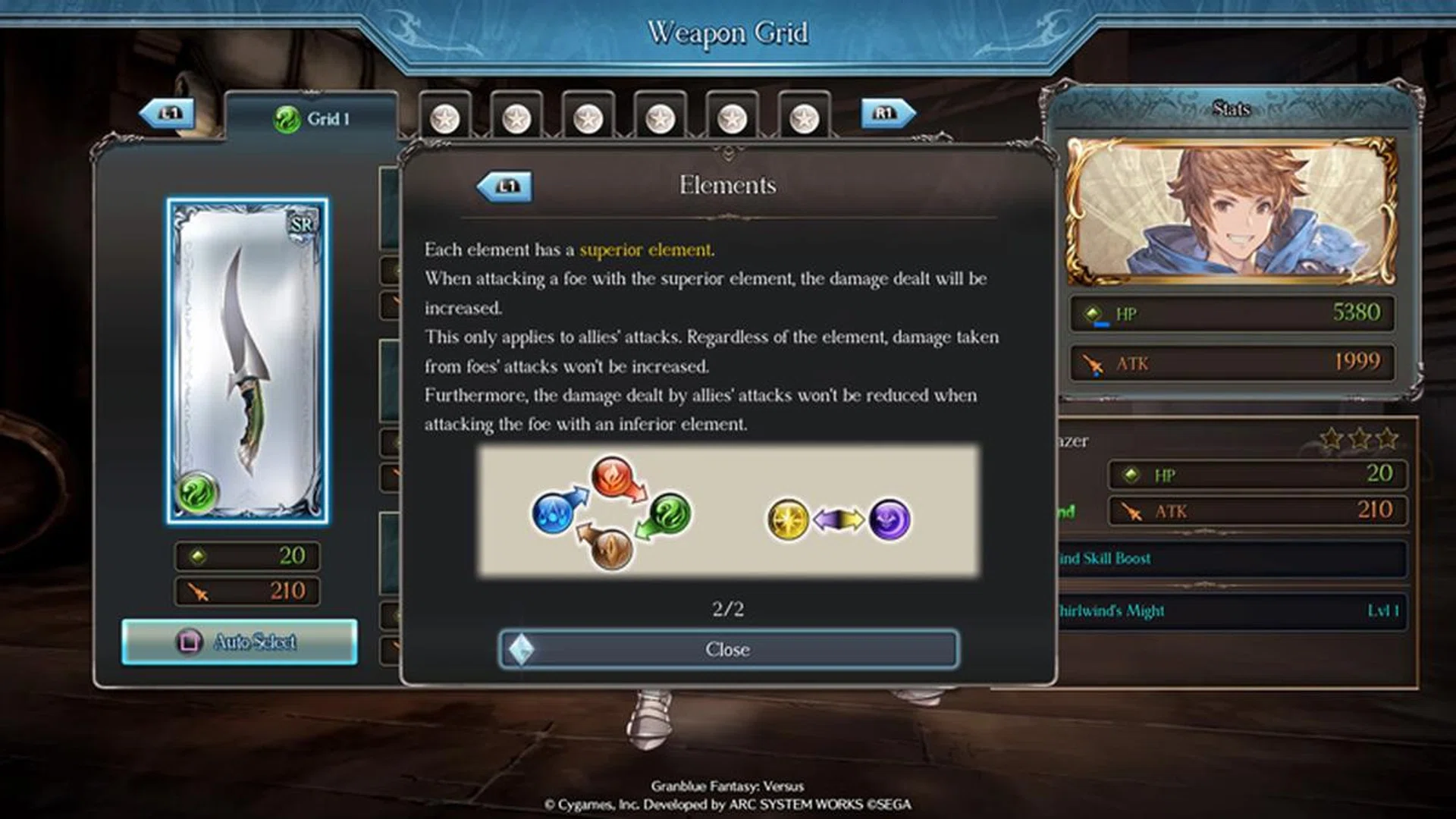Click the L1 back arrow in Elements dialog

[507, 187]
